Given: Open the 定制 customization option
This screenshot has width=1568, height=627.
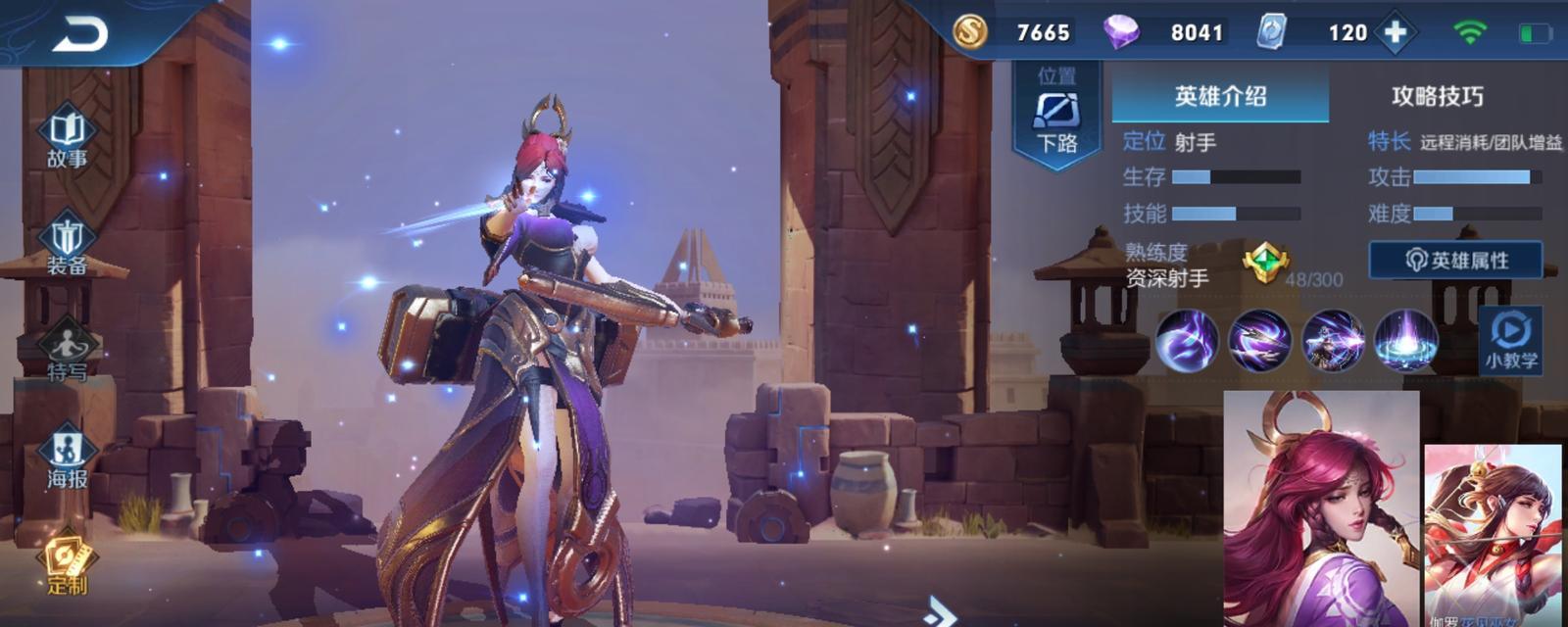Looking at the screenshot, I should point(67,565).
